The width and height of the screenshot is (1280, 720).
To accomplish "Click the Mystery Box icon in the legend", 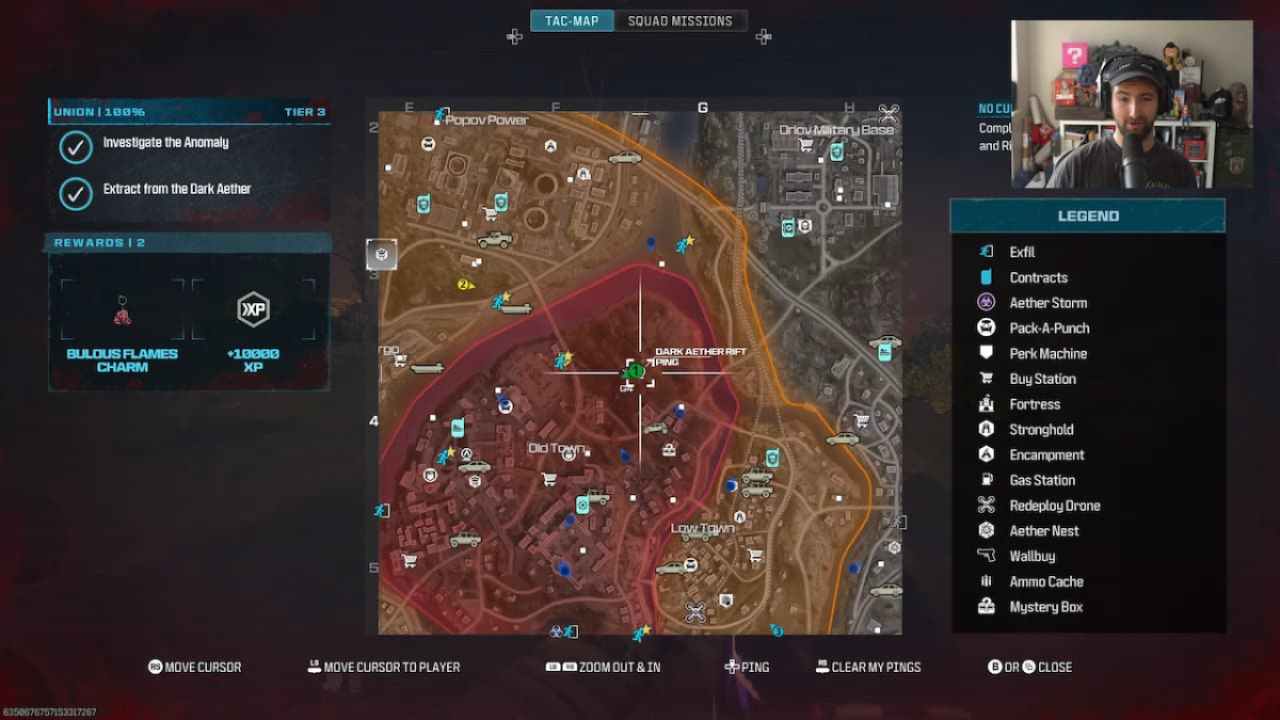I will (985, 606).
